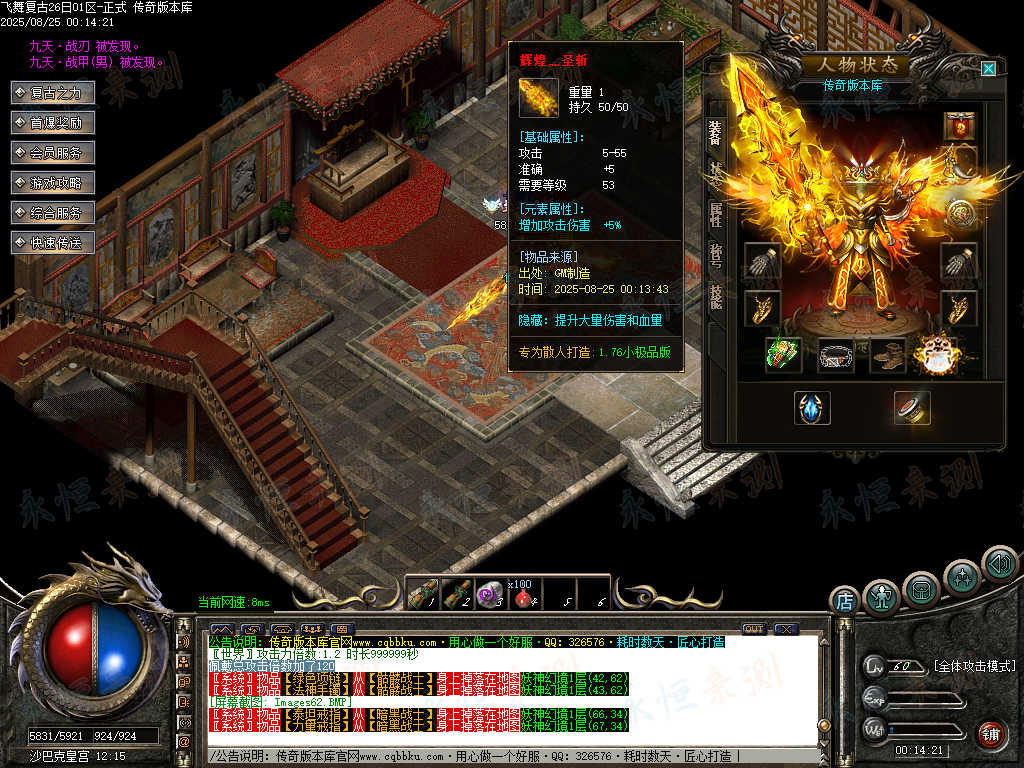This screenshot has width=1024, height=768.
Task: Use the red potion in hotbar slot 4
Action: [520, 597]
